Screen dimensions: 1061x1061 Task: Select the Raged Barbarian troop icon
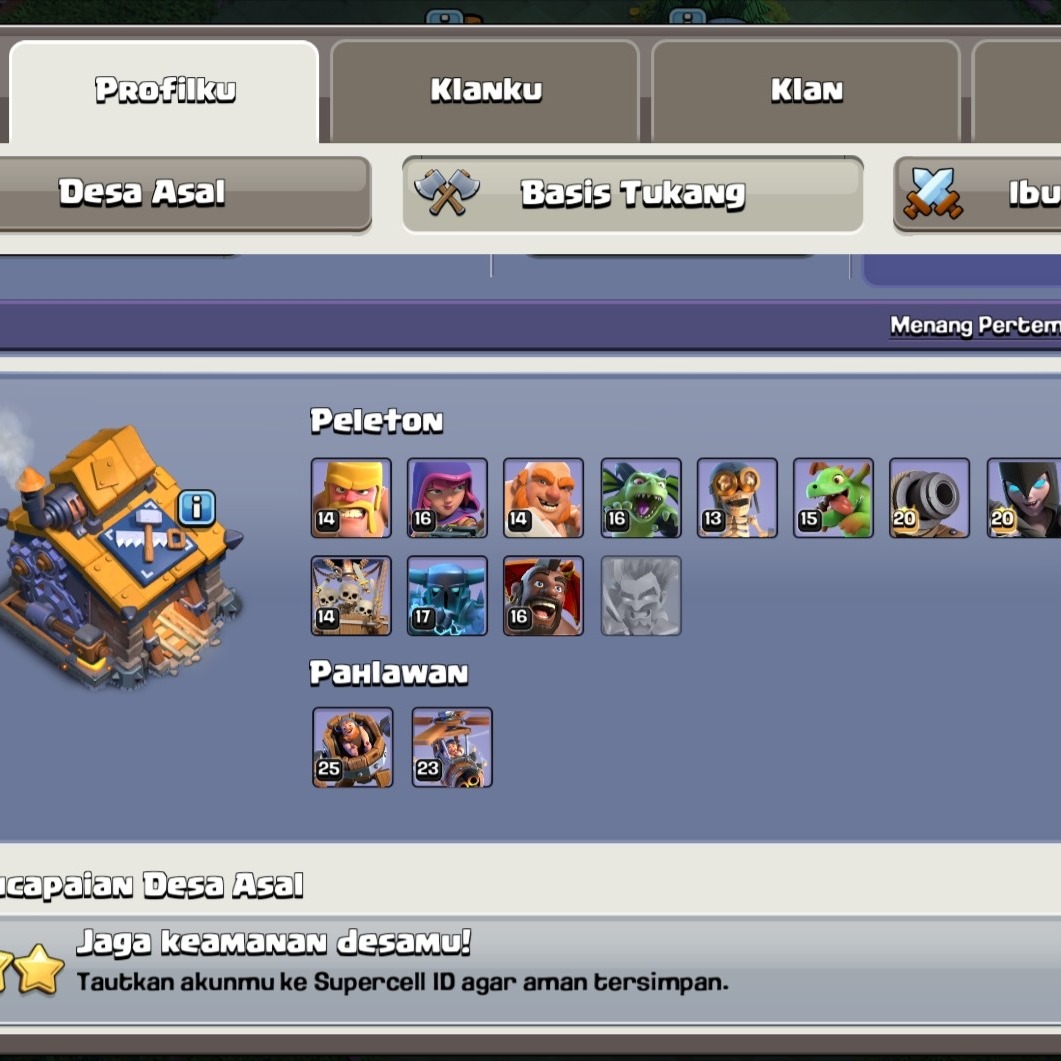pyautogui.click(x=351, y=498)
